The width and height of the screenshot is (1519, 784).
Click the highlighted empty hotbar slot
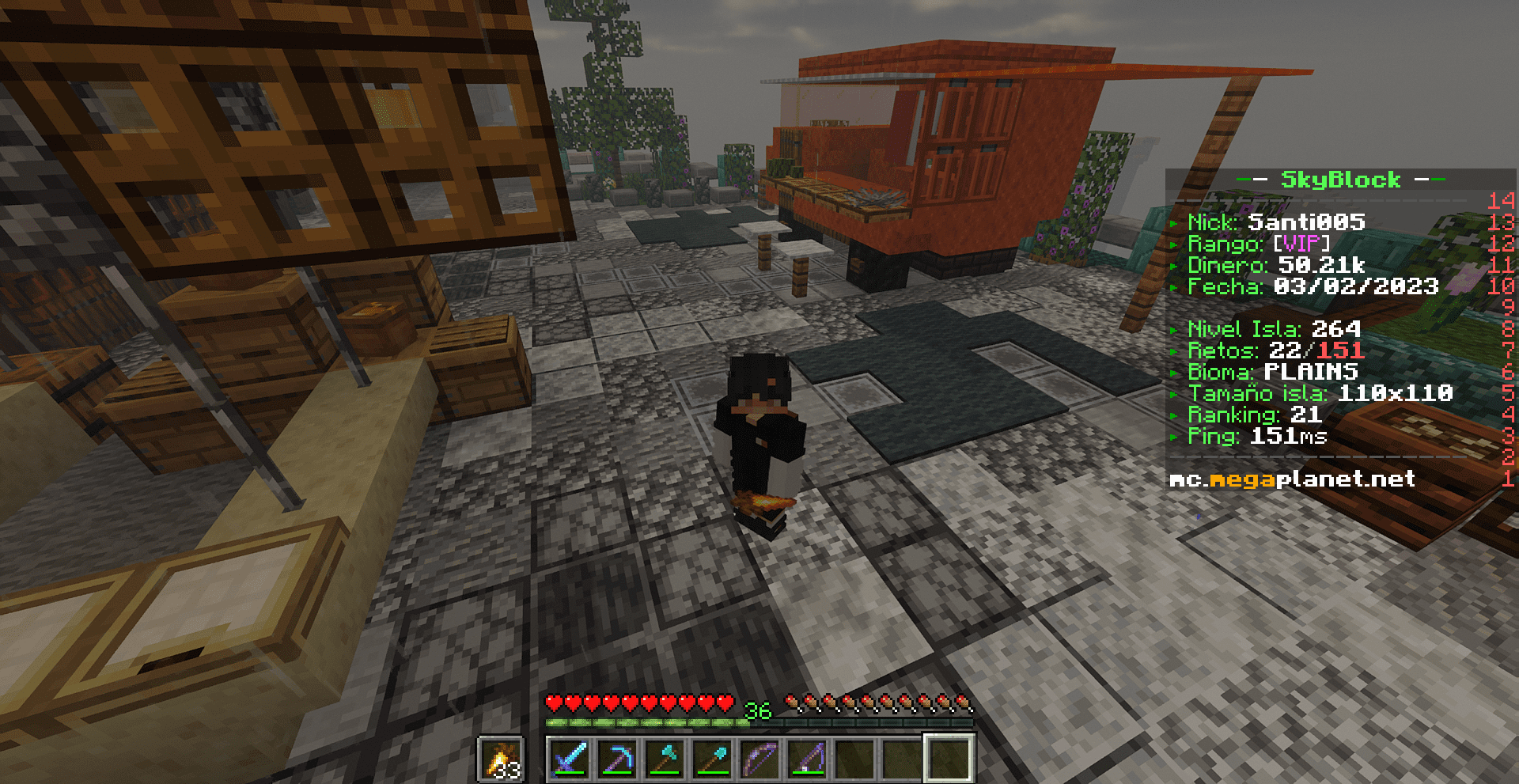coord(949,758)
